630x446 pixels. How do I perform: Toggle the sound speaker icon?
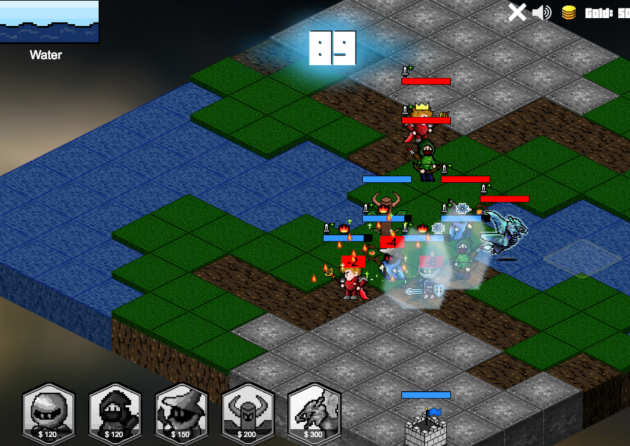[543, 12]
